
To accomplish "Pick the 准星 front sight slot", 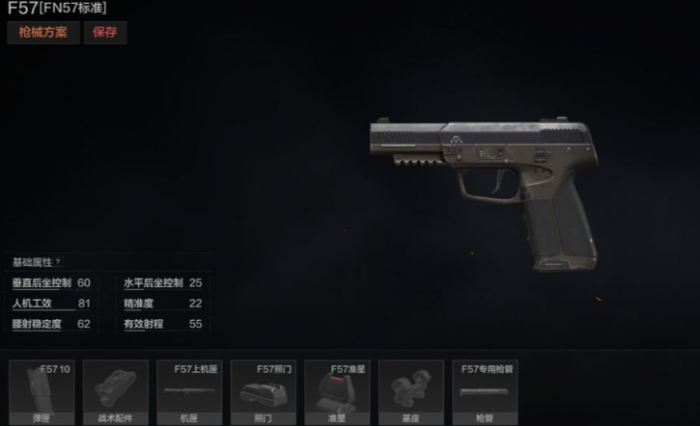I will pos(337,392).
